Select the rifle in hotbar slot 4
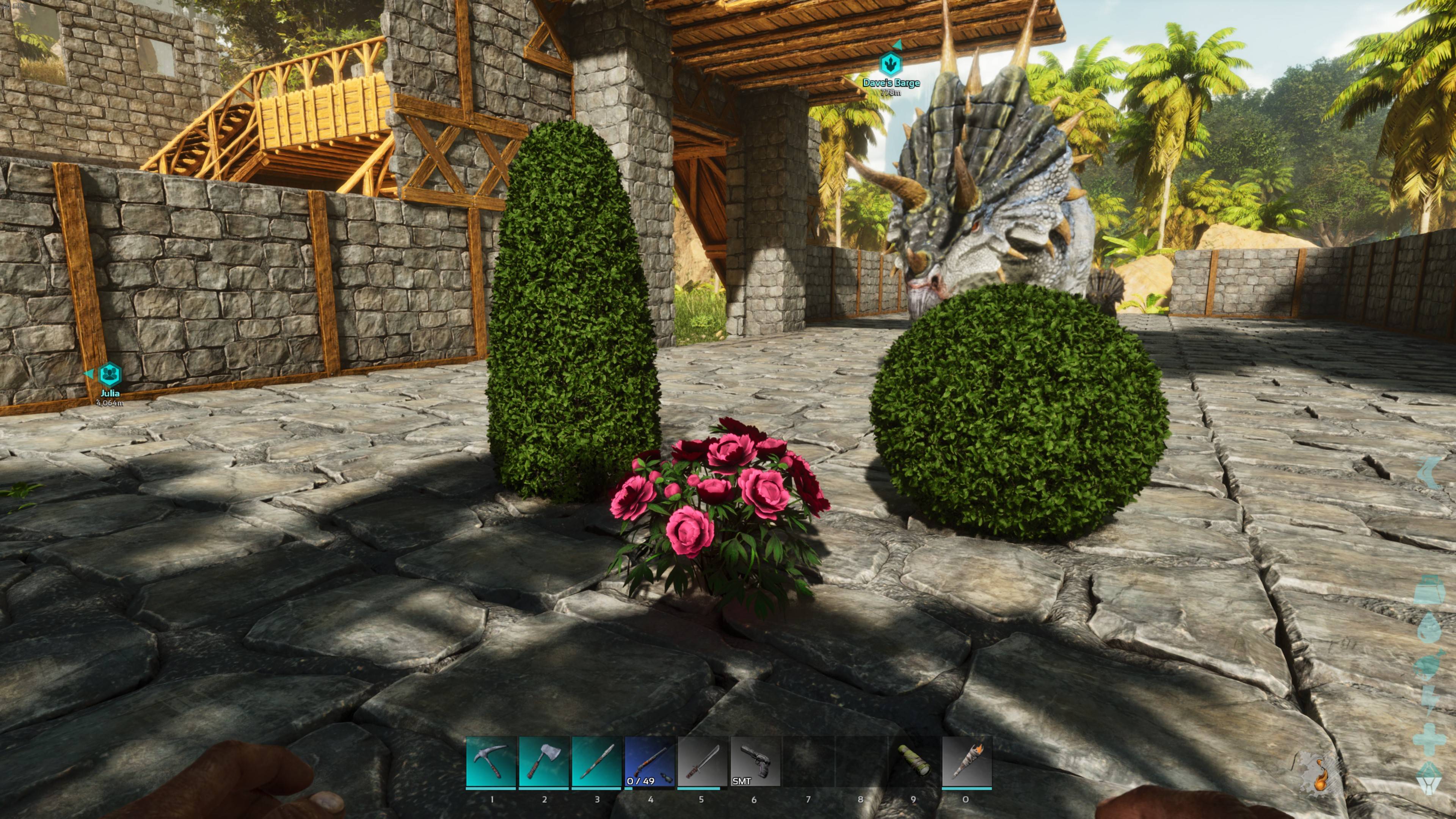This screenshot has width=1456, height=819. tap(650, 760)
